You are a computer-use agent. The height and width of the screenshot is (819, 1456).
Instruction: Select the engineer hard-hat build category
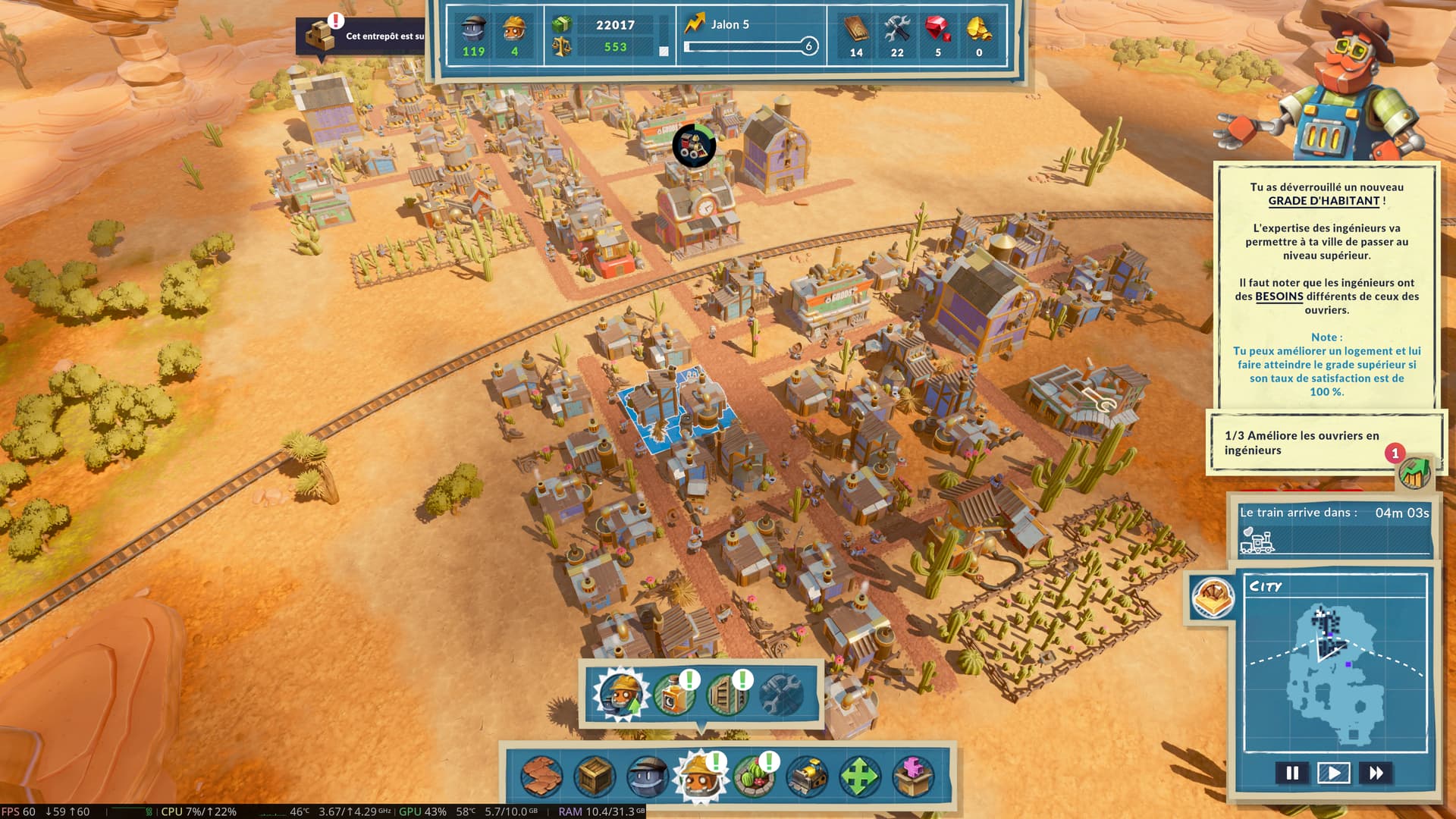[700, 777]
